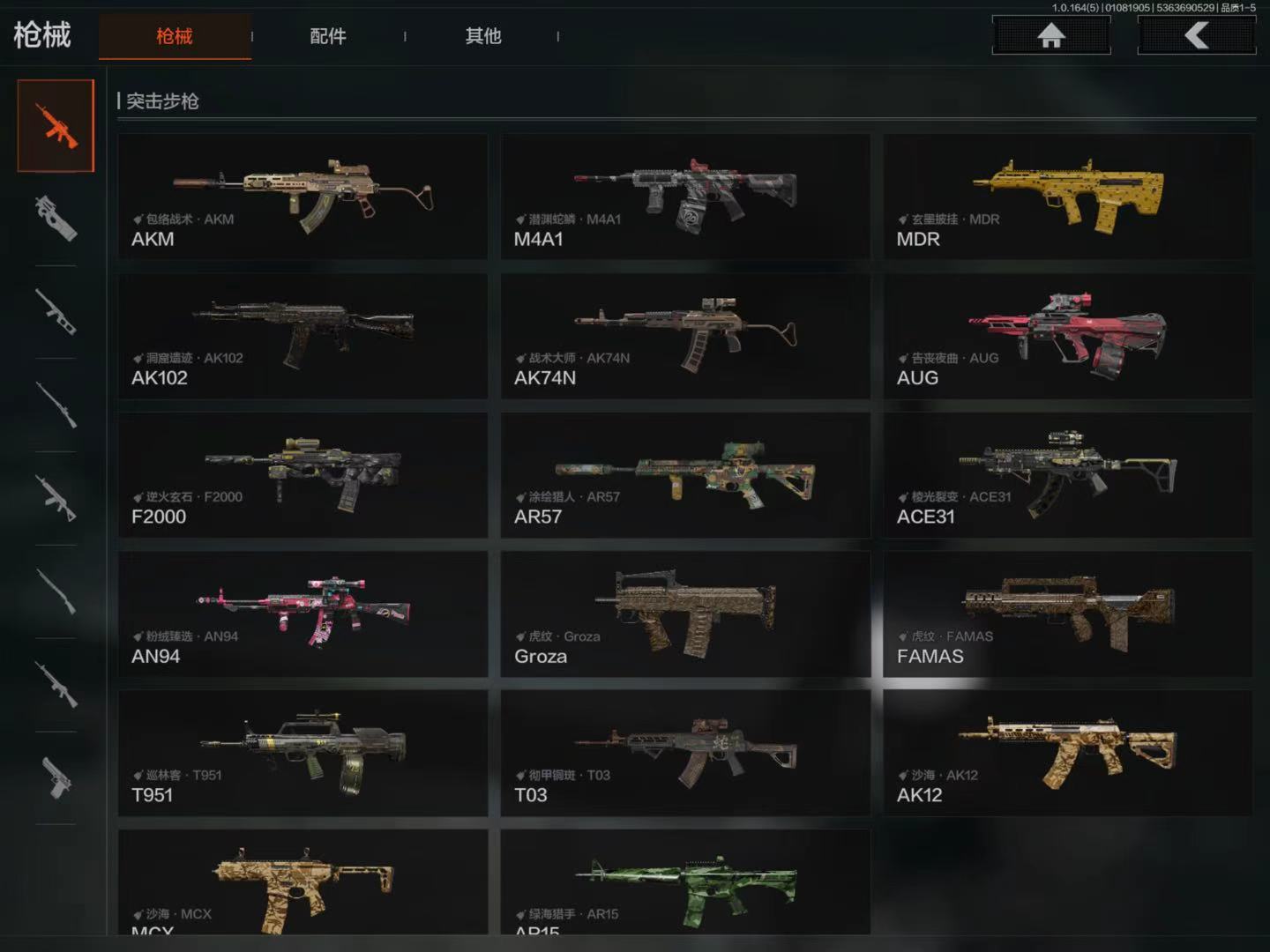This screenshot has height=952, width=1270.
Task: Select the AK74N weapon
Action: (x=685, y=336)
